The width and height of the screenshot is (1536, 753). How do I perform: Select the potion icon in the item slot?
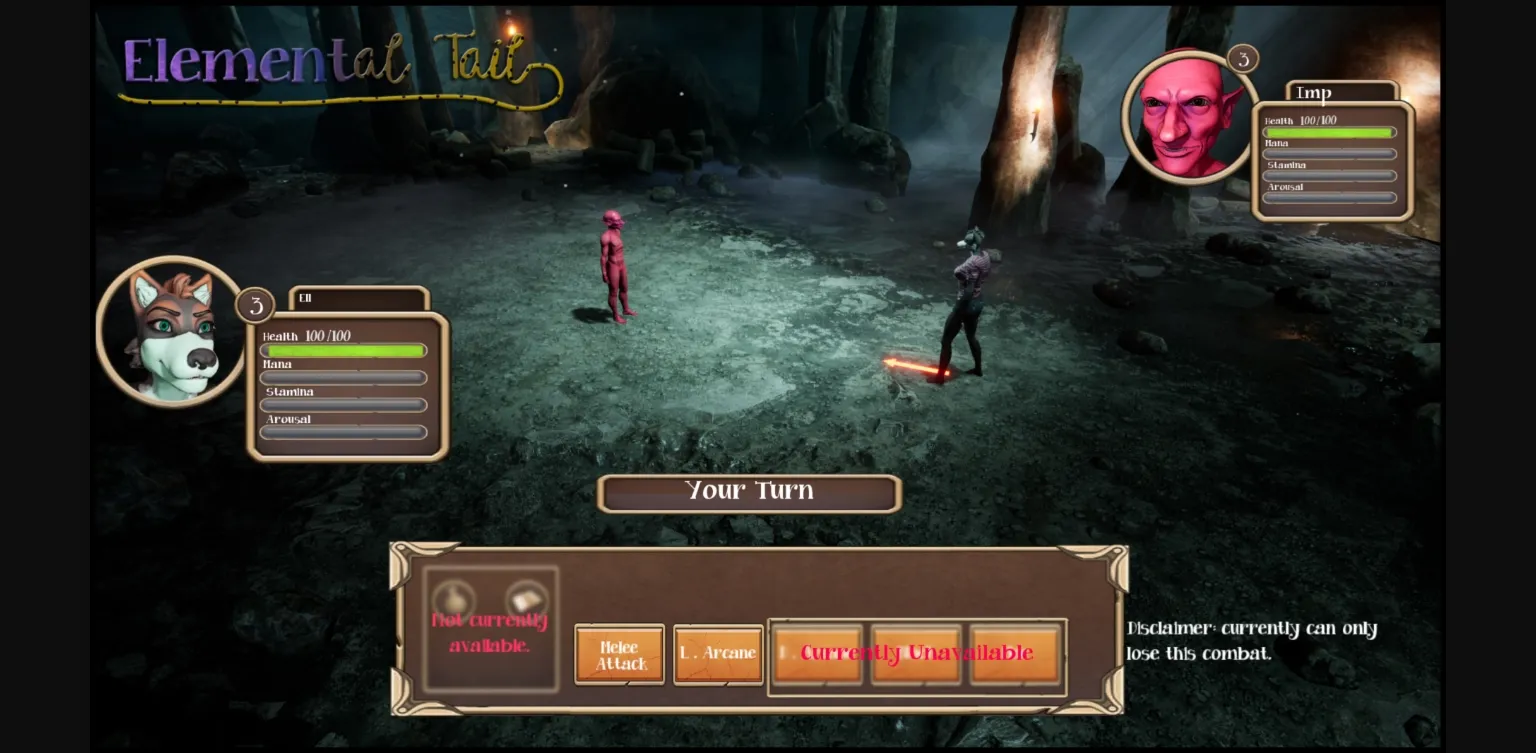pyautogui.click(x=455, y=597)
